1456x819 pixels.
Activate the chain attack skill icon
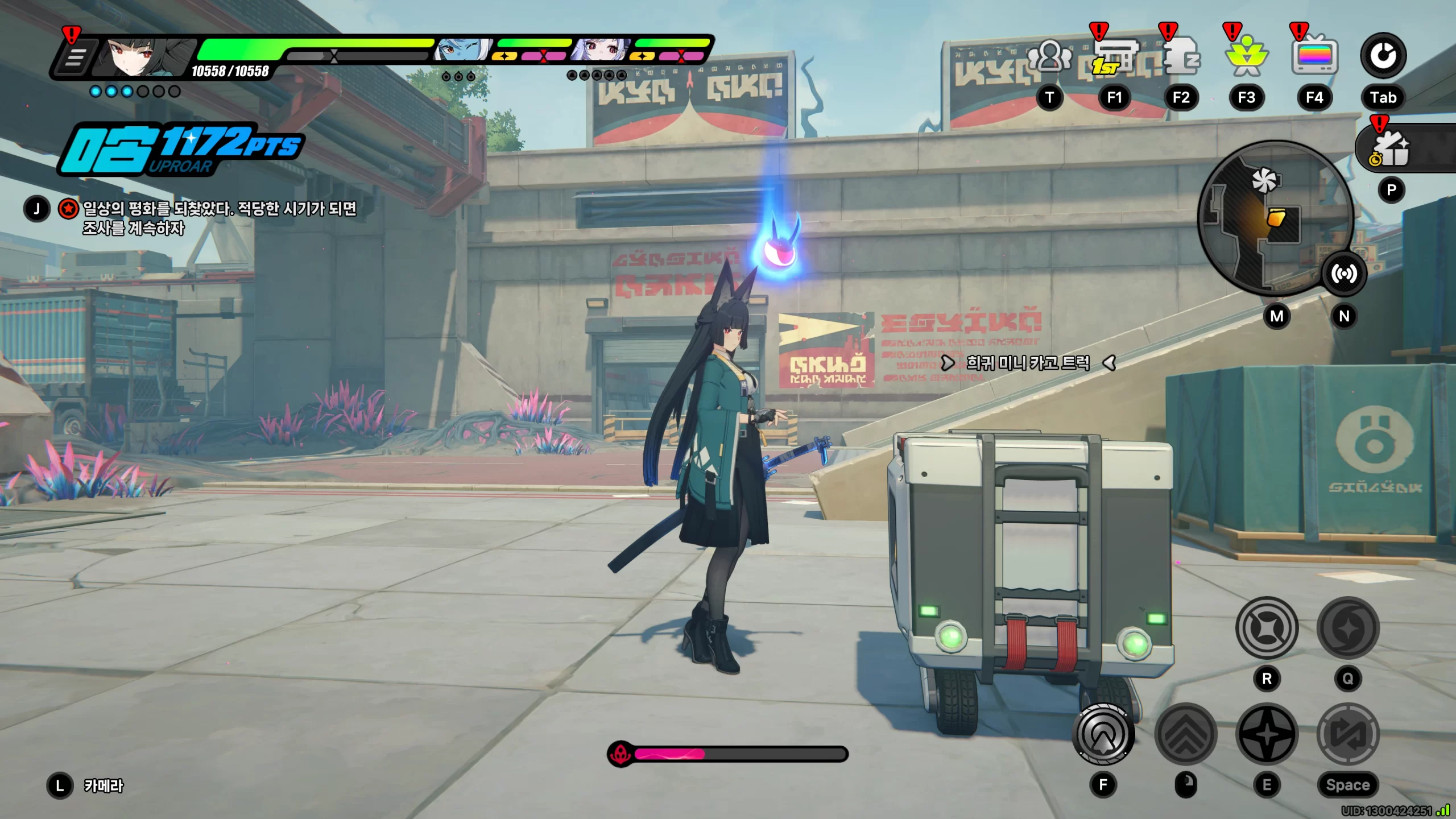click(x=1267, y=628)
